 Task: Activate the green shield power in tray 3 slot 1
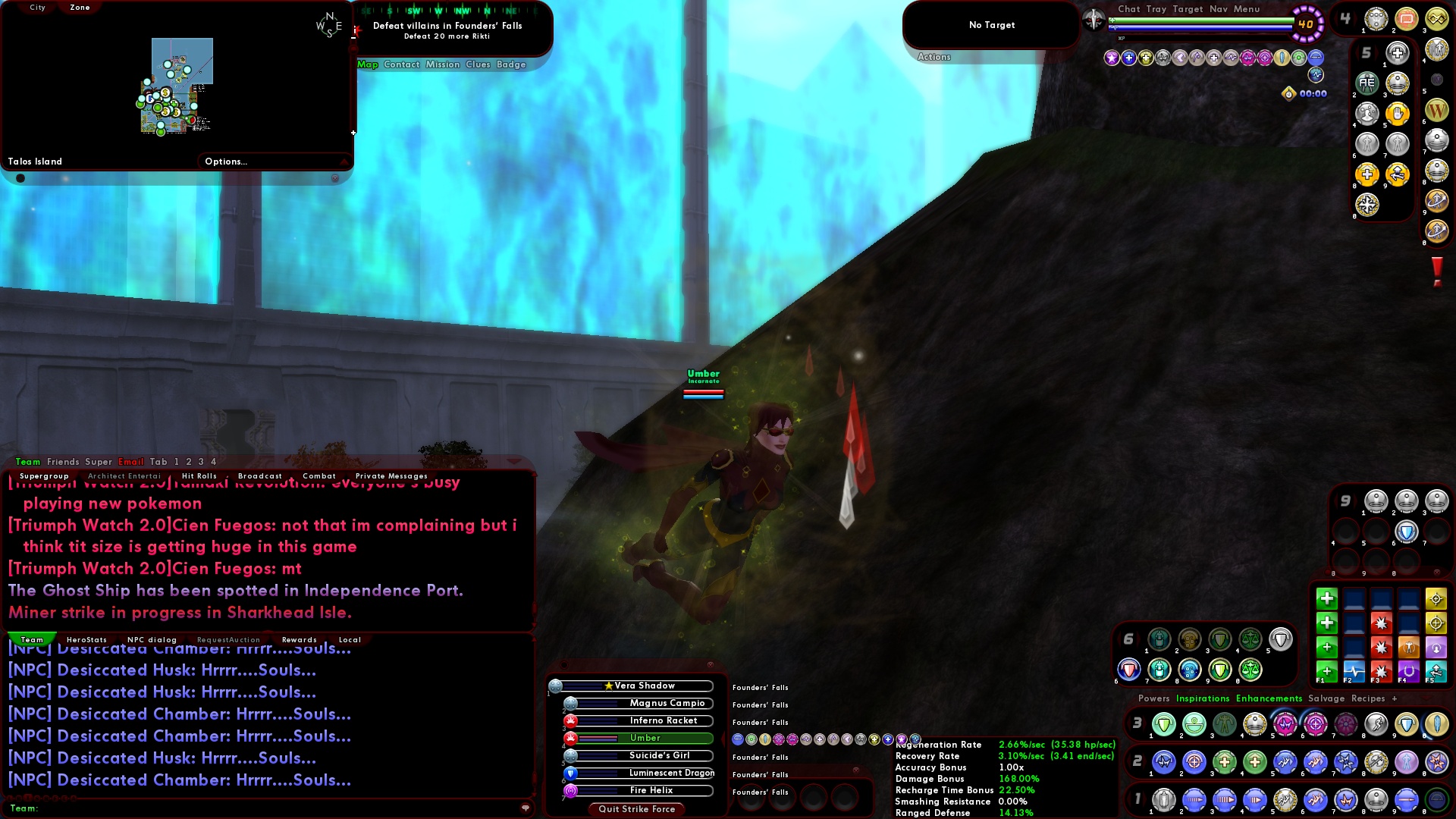(1163, 724)
